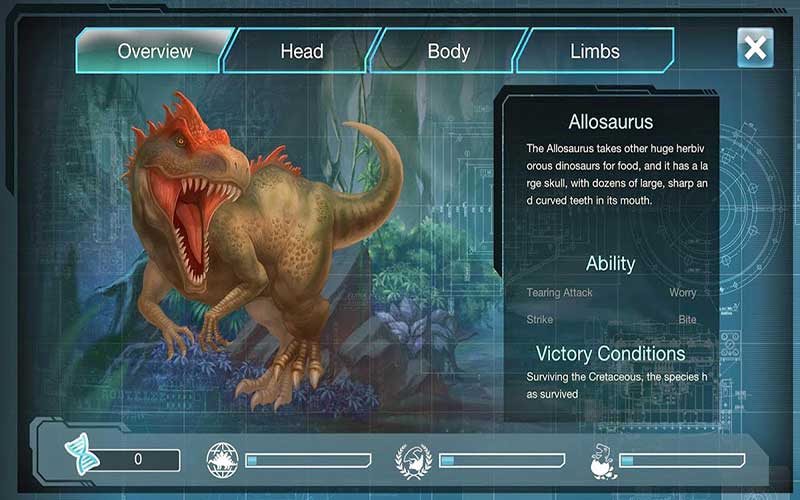
Task: Switch to the Overview tab
Action: (155, 51)
